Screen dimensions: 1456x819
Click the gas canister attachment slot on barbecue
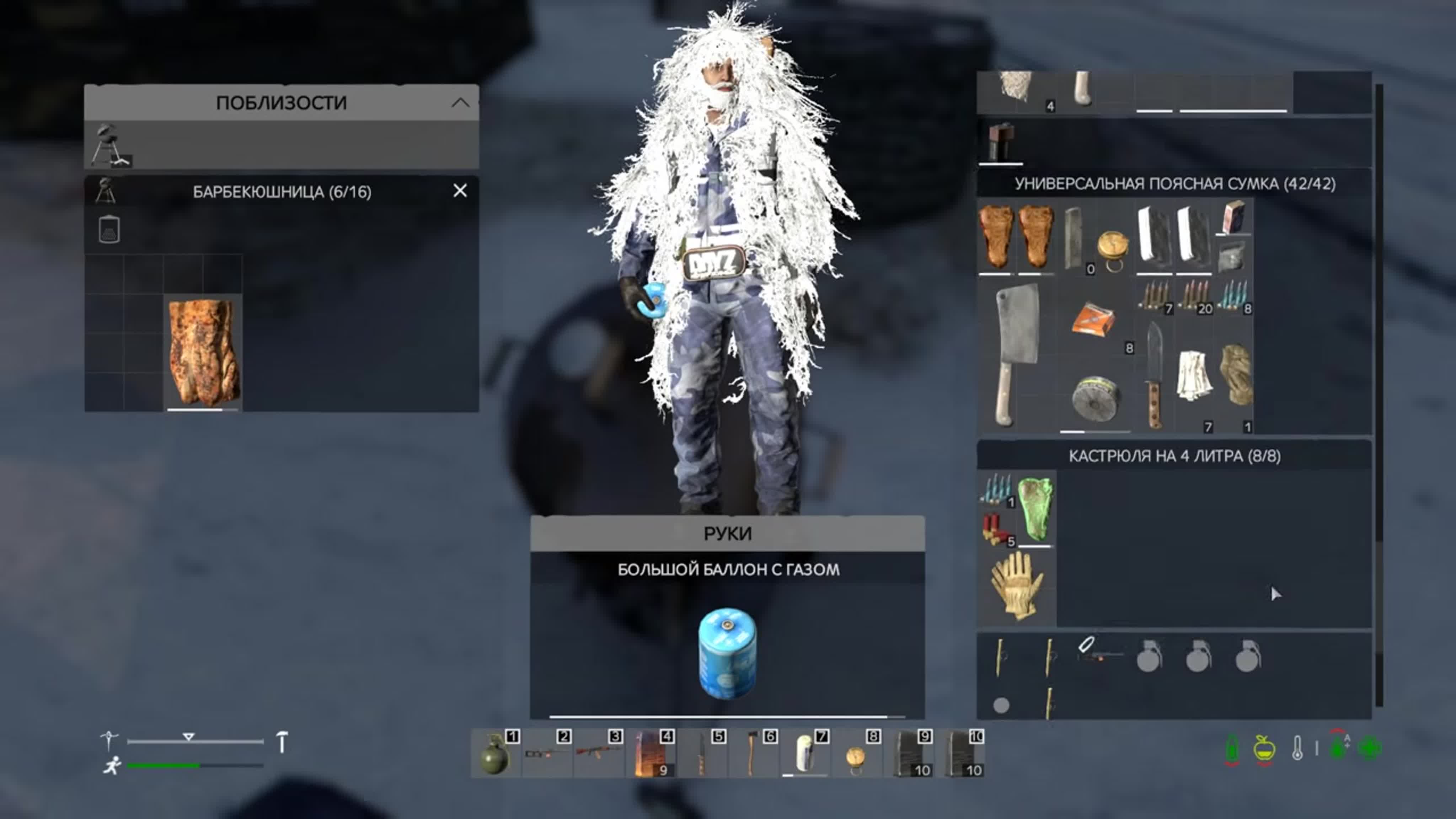tap(109, 230)
